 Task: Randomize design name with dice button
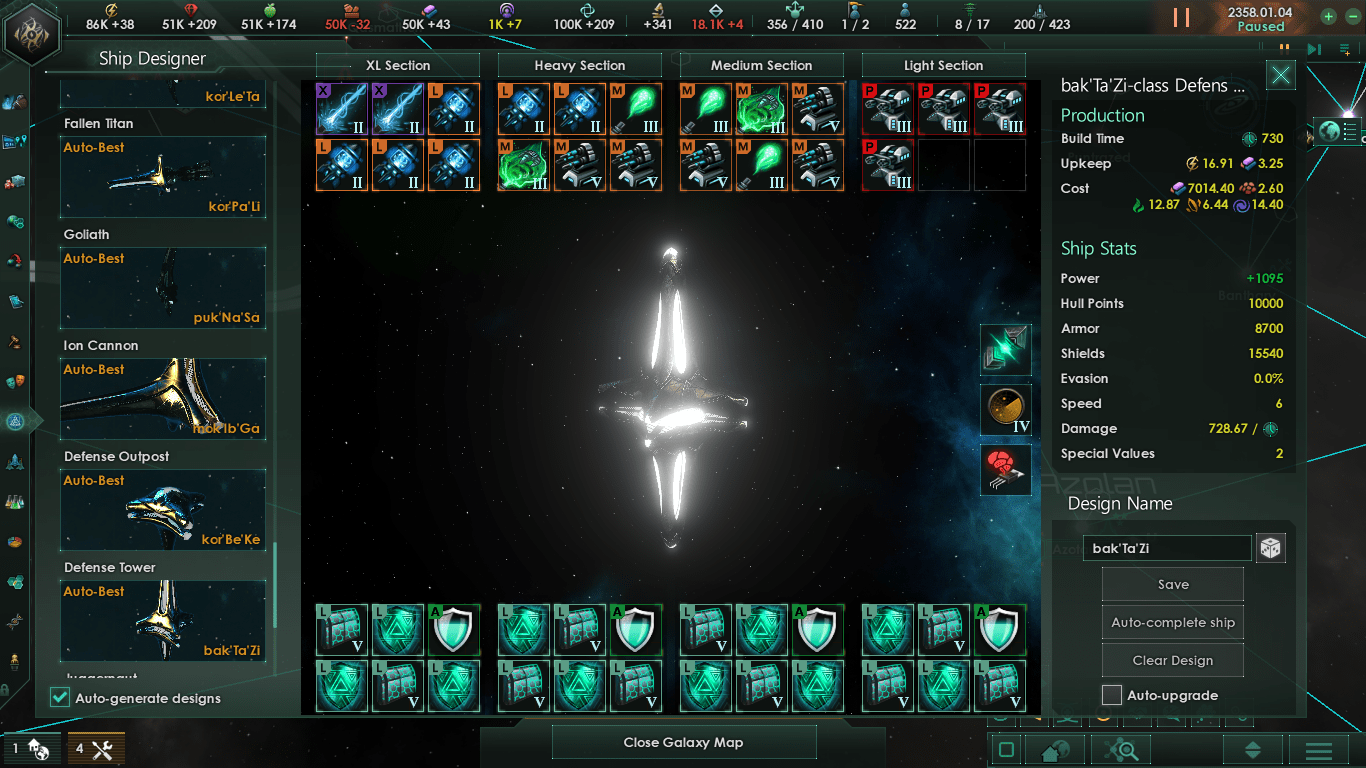[1271, 548]
